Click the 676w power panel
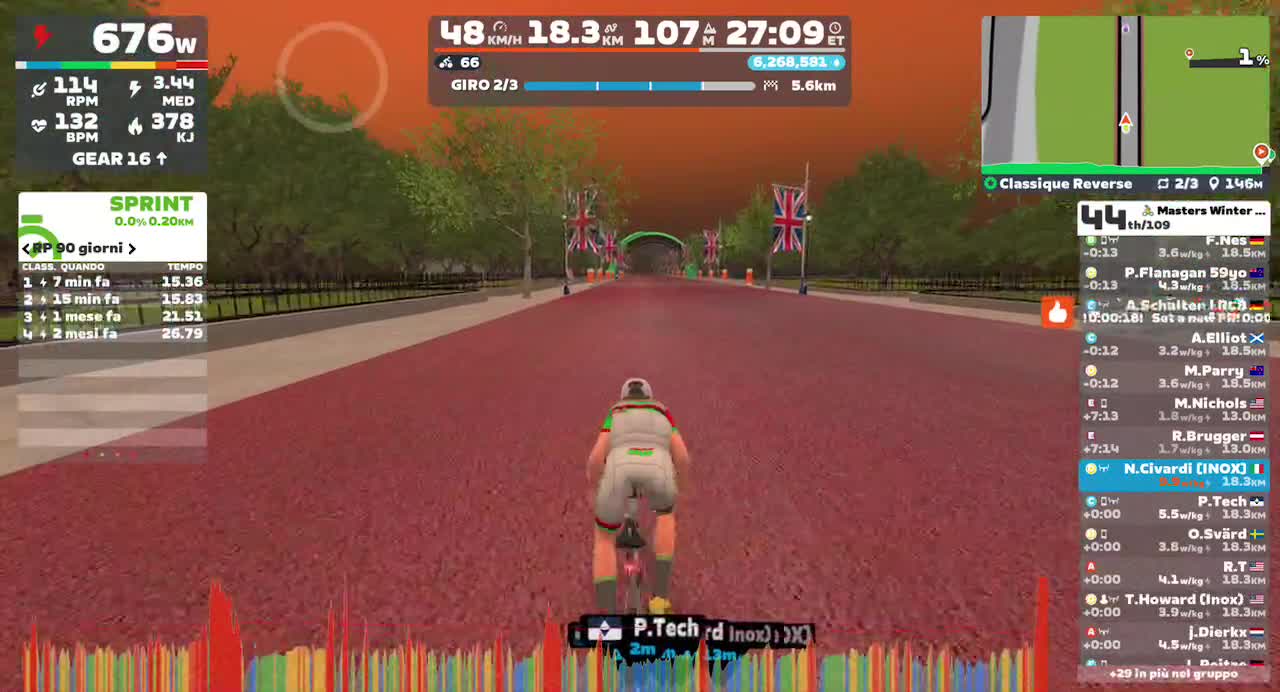Screen dimensions: 1280x692 coord(112,40)
